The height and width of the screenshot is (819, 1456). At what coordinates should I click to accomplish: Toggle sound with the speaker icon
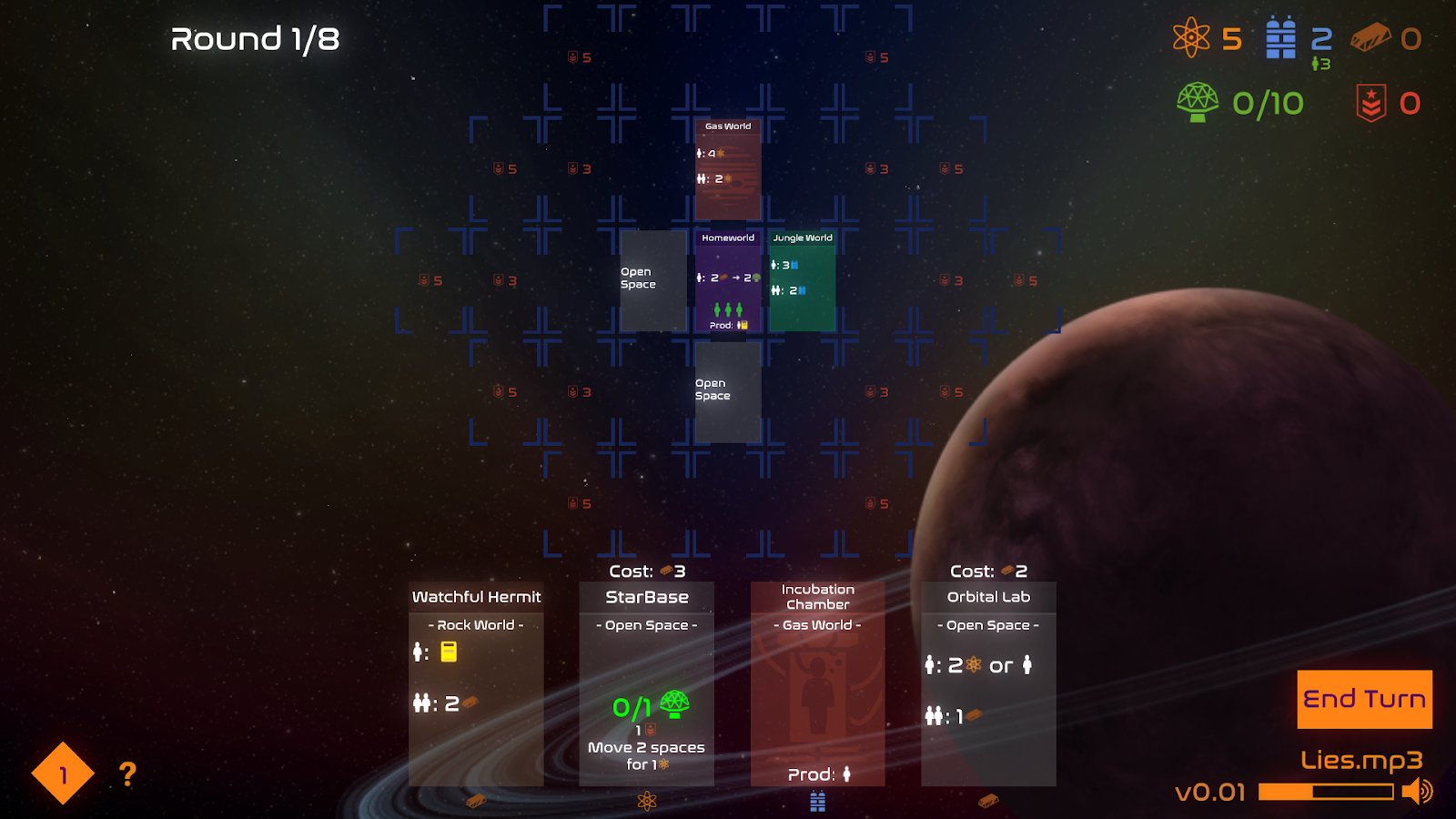pos(1418,792)
